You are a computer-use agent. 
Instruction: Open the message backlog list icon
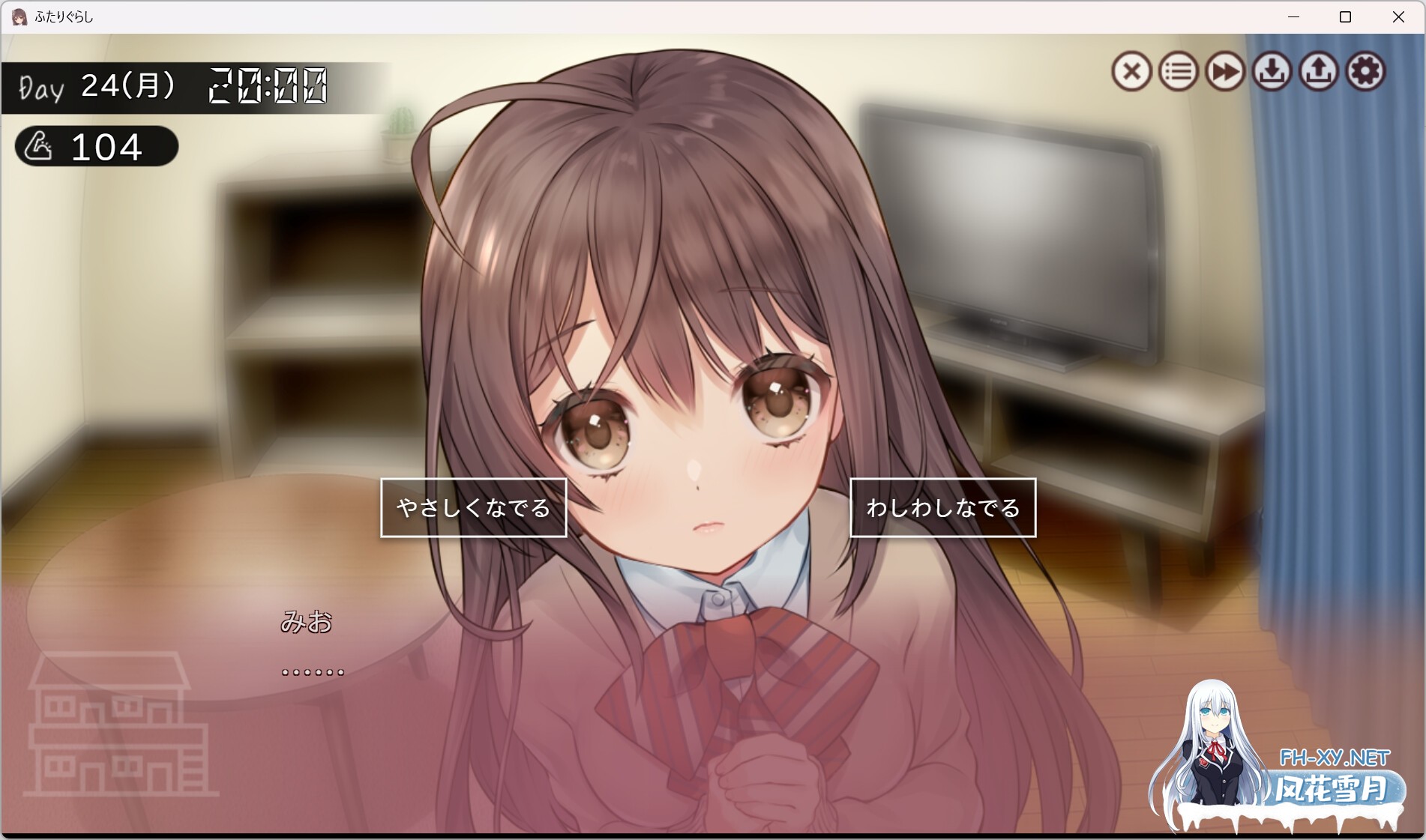(x=1178, y=72)
